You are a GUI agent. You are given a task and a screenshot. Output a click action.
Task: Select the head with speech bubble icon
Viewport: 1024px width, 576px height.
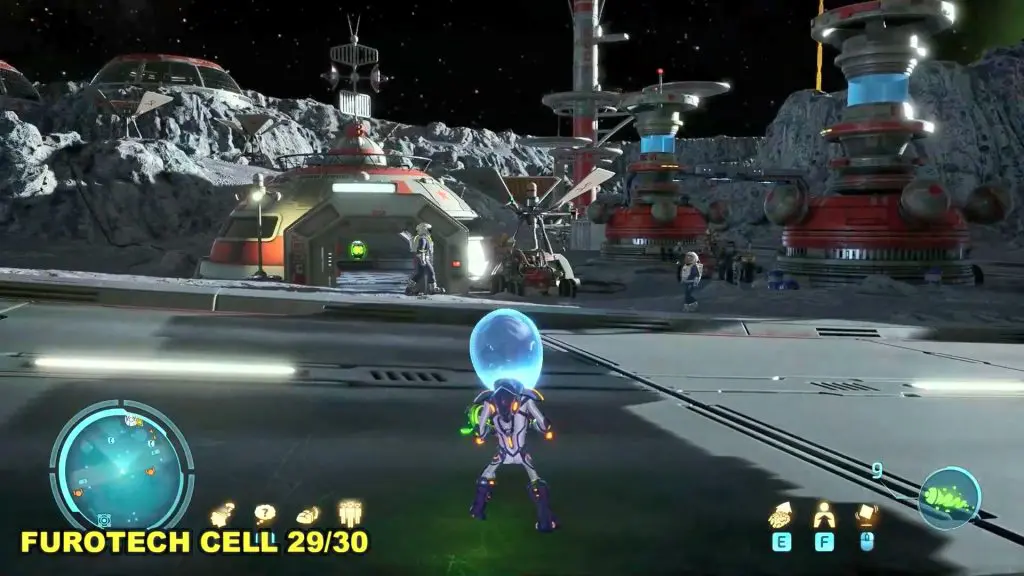click(x=222, y=515)
